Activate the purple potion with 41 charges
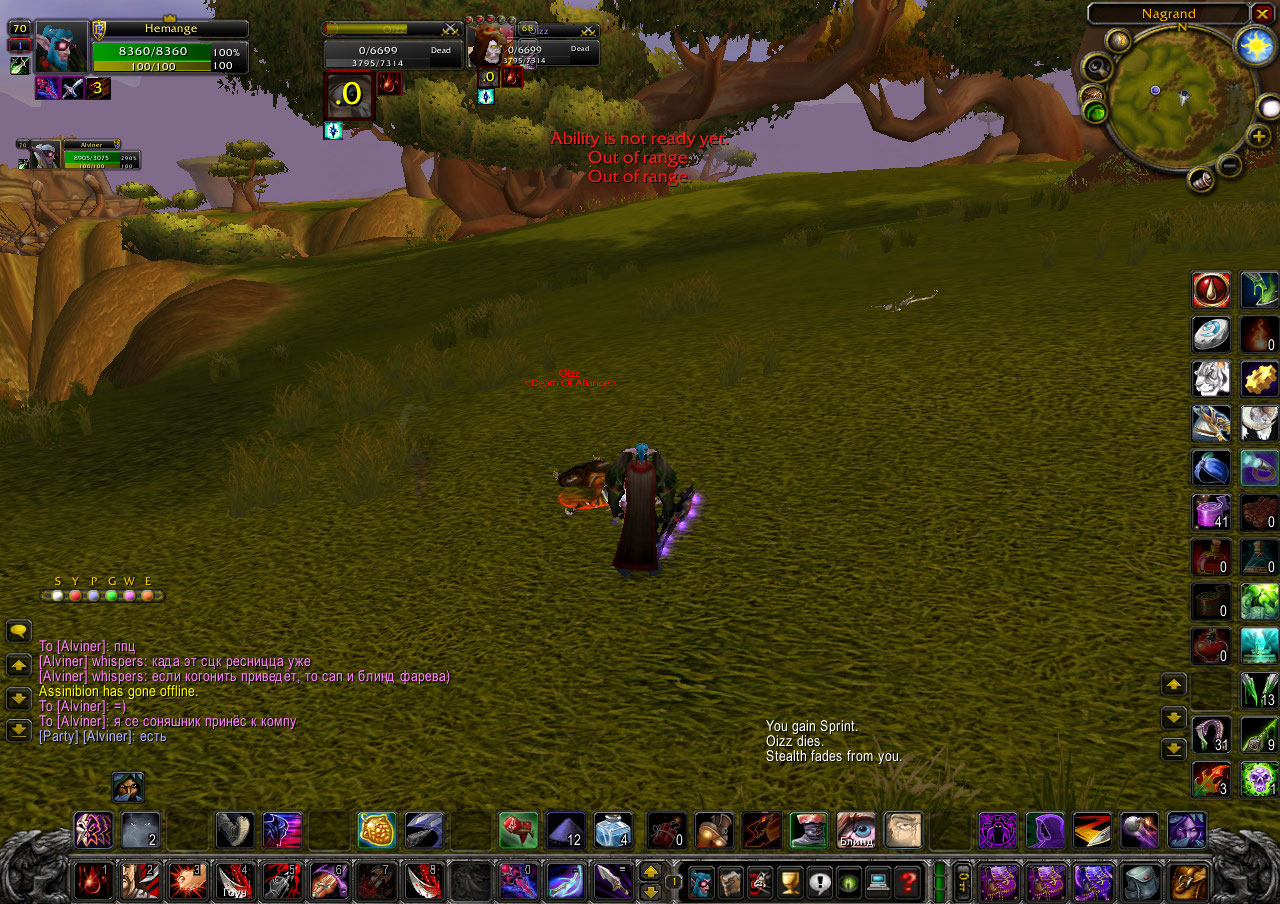 pos(1211,512)
